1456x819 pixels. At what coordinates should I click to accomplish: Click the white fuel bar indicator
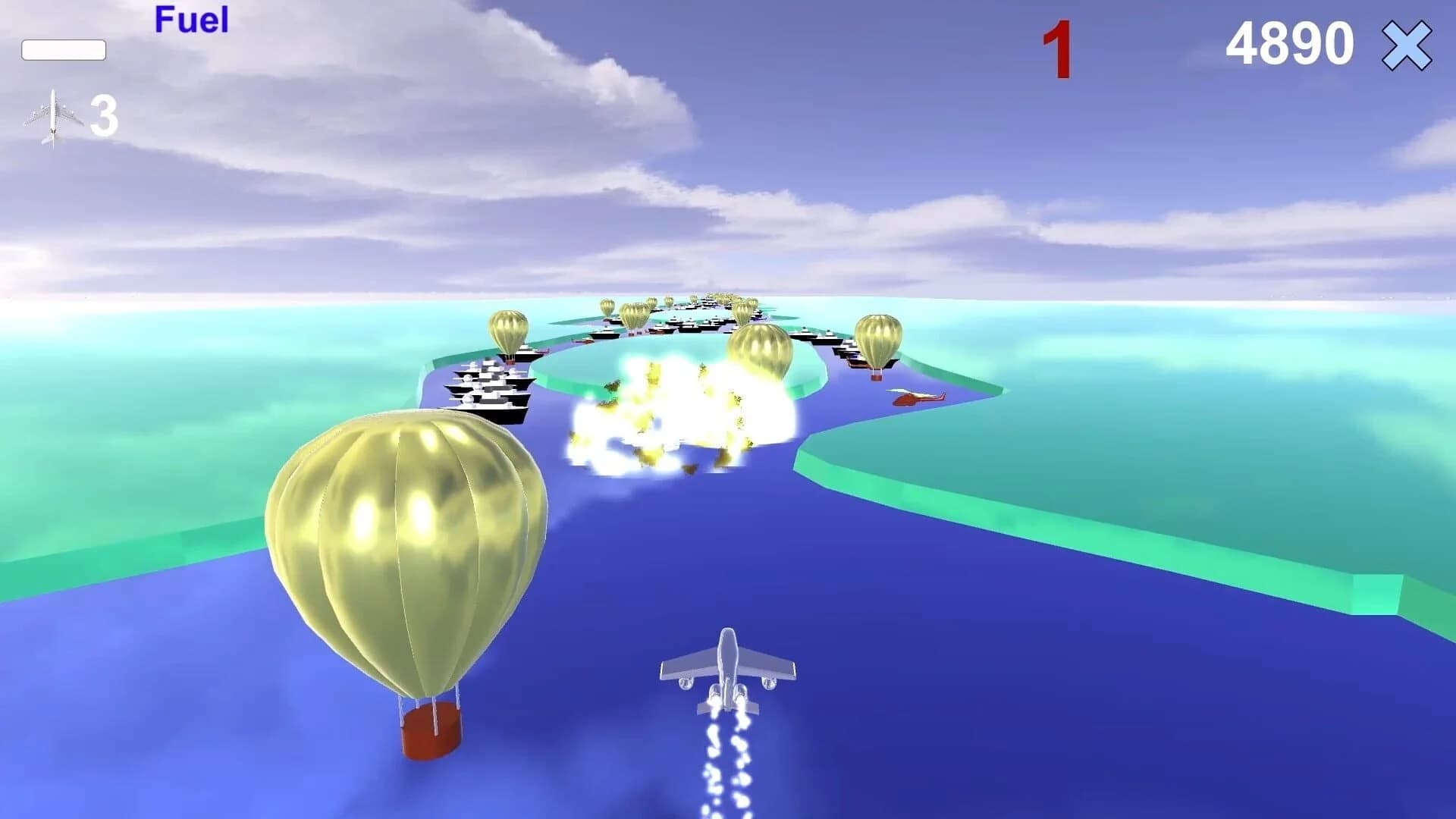tap(64, 51)
